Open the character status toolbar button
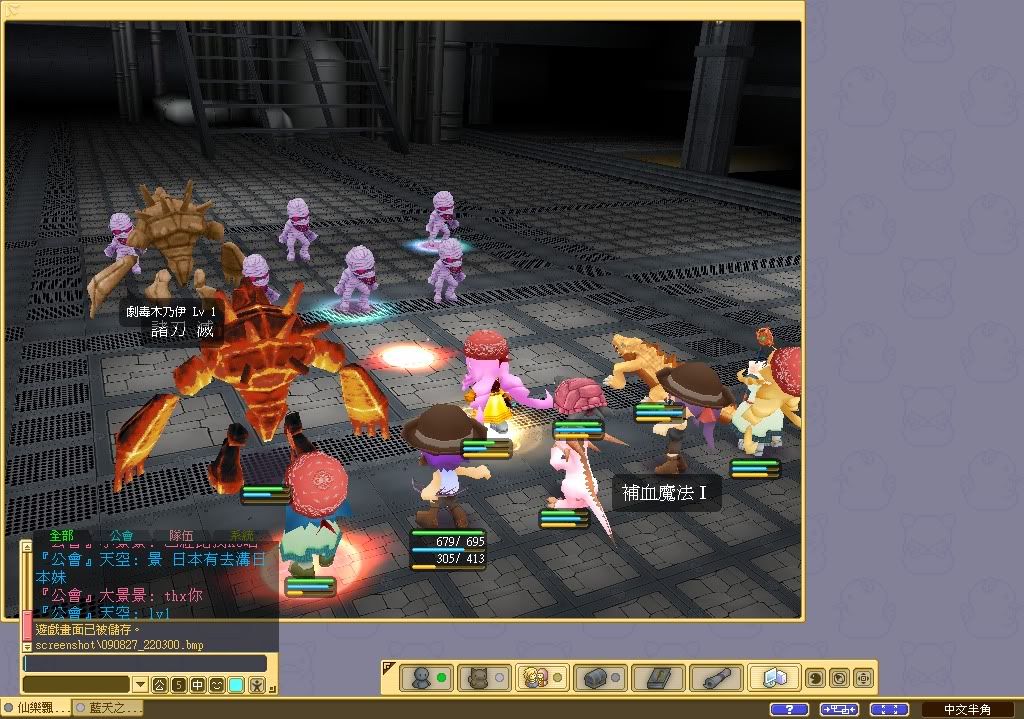The image size is (1024, 719). (x=429, y=677)
